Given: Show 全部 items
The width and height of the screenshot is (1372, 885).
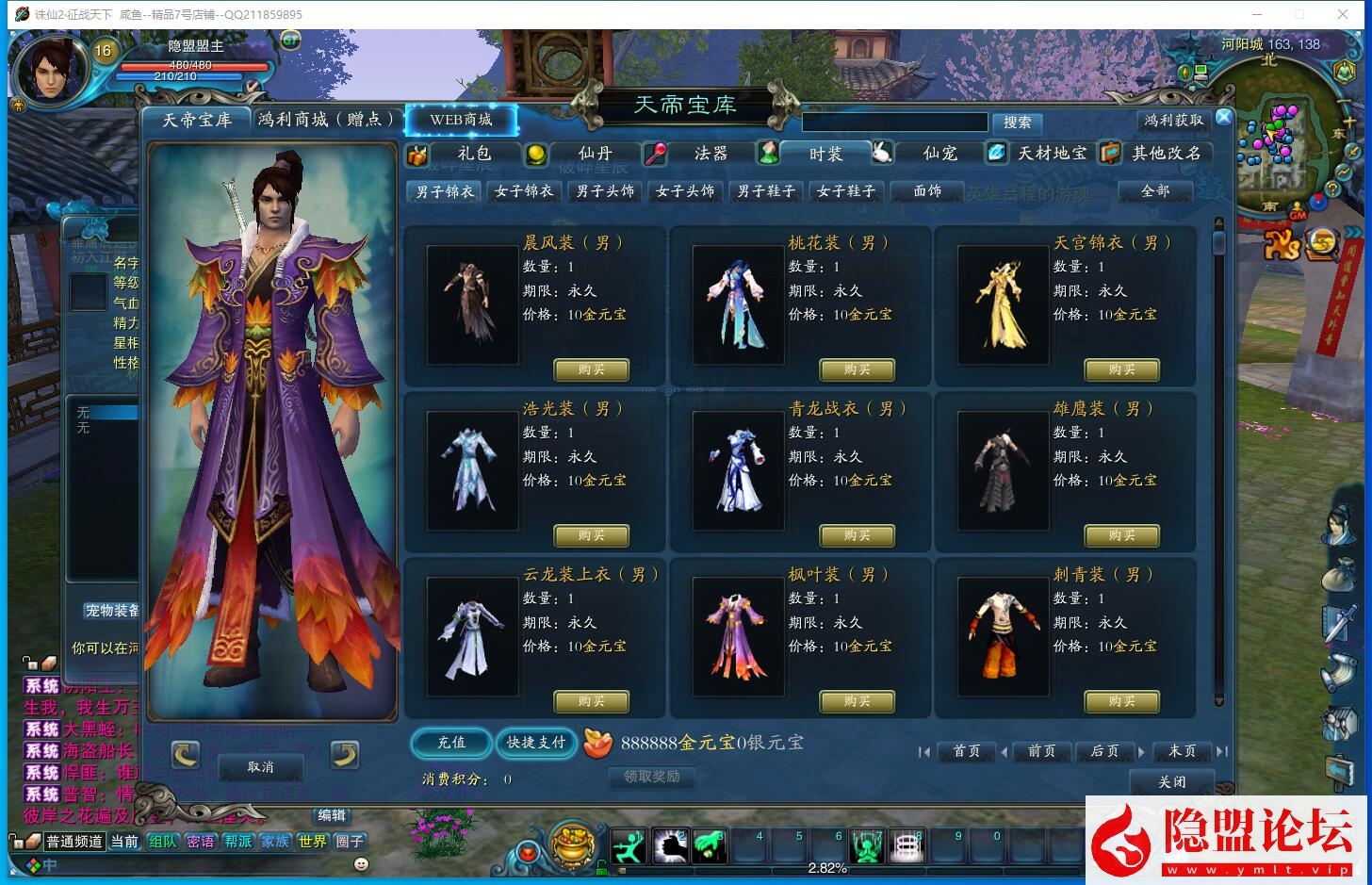Looking at the screenshot, I should coord(1154,191).
